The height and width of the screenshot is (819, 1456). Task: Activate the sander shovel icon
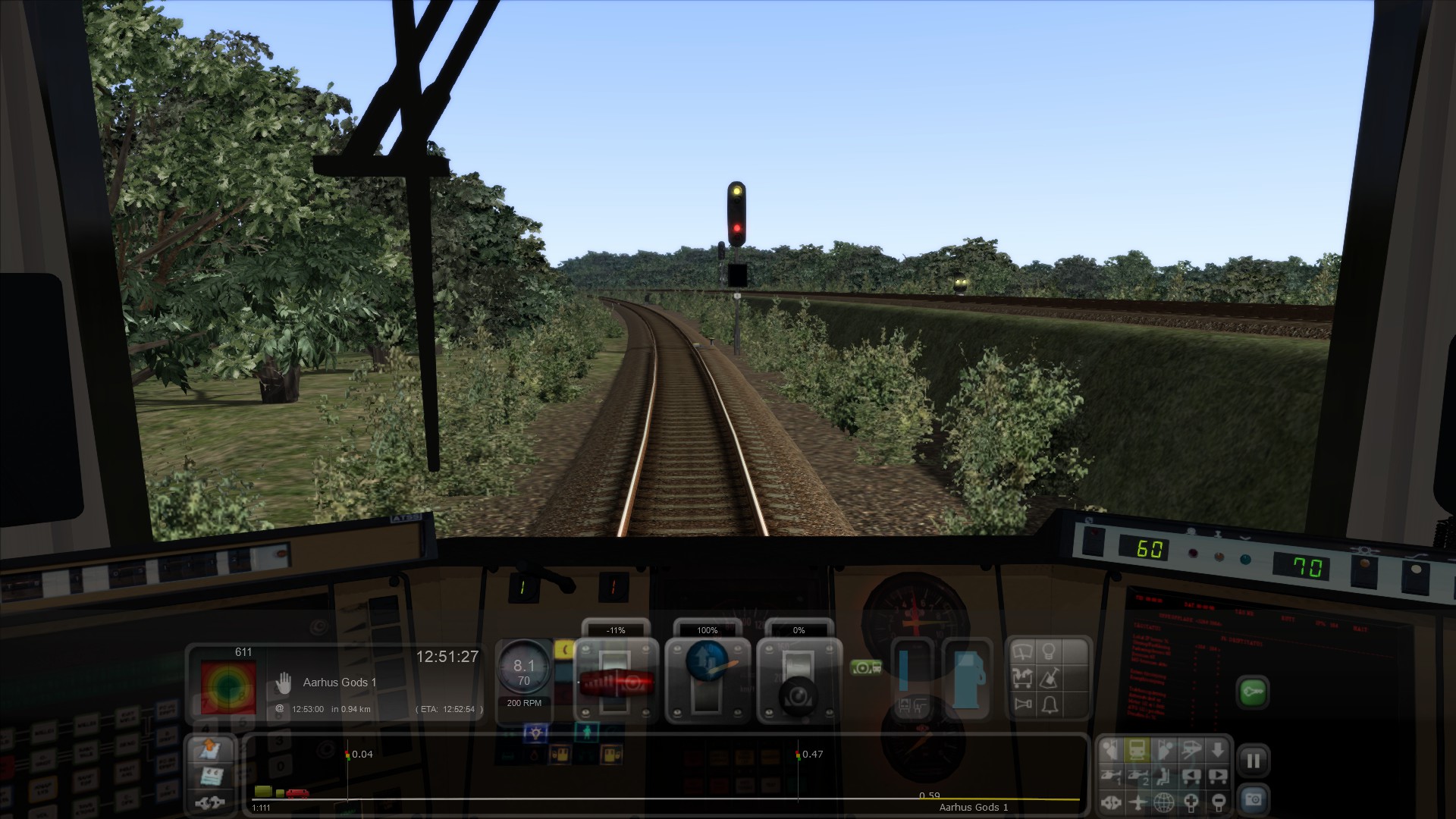tap(1050, 677)
